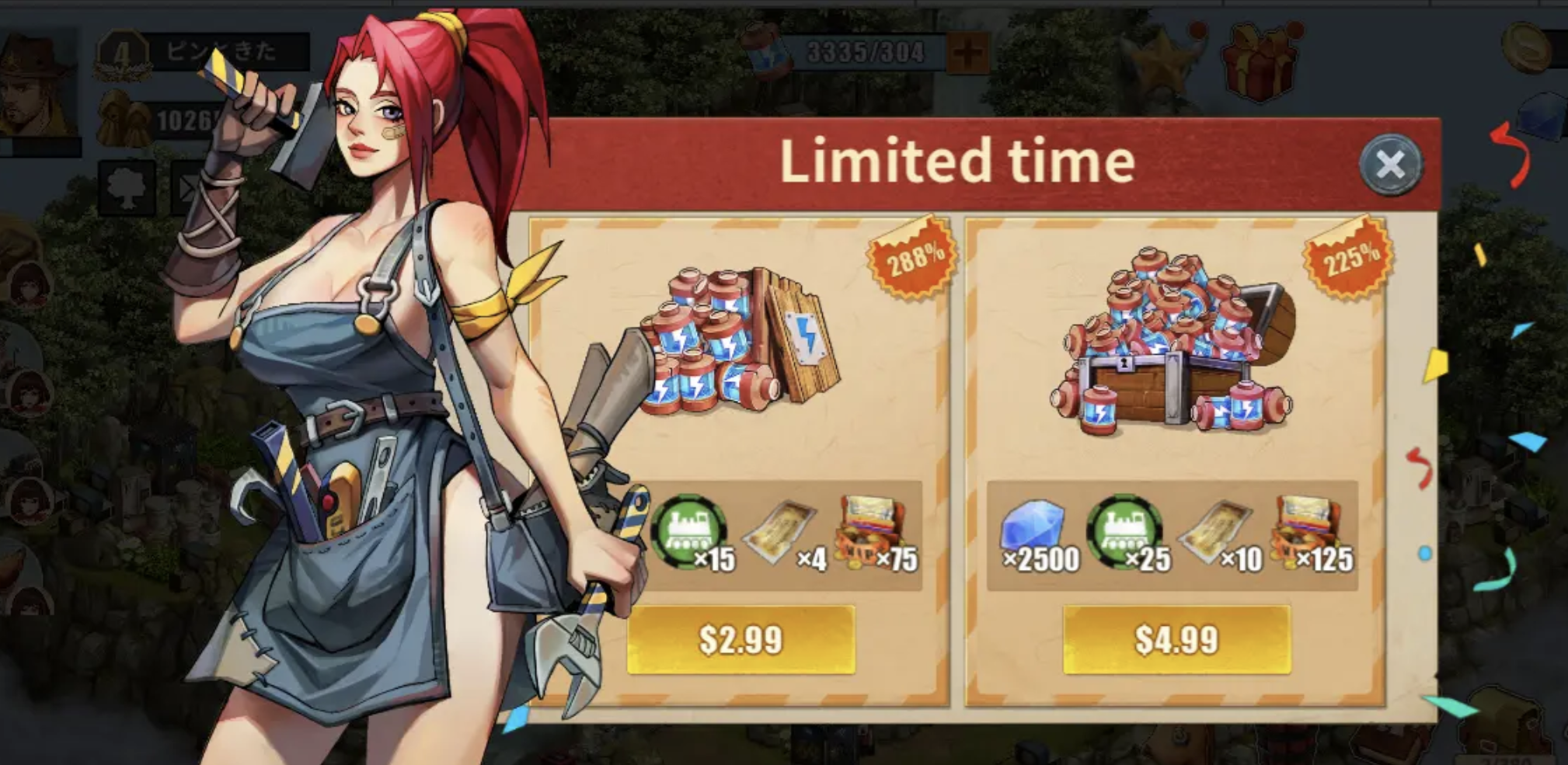
Task: Click the energy bottle icon beside 3335/304
Action: pos(765,50)
